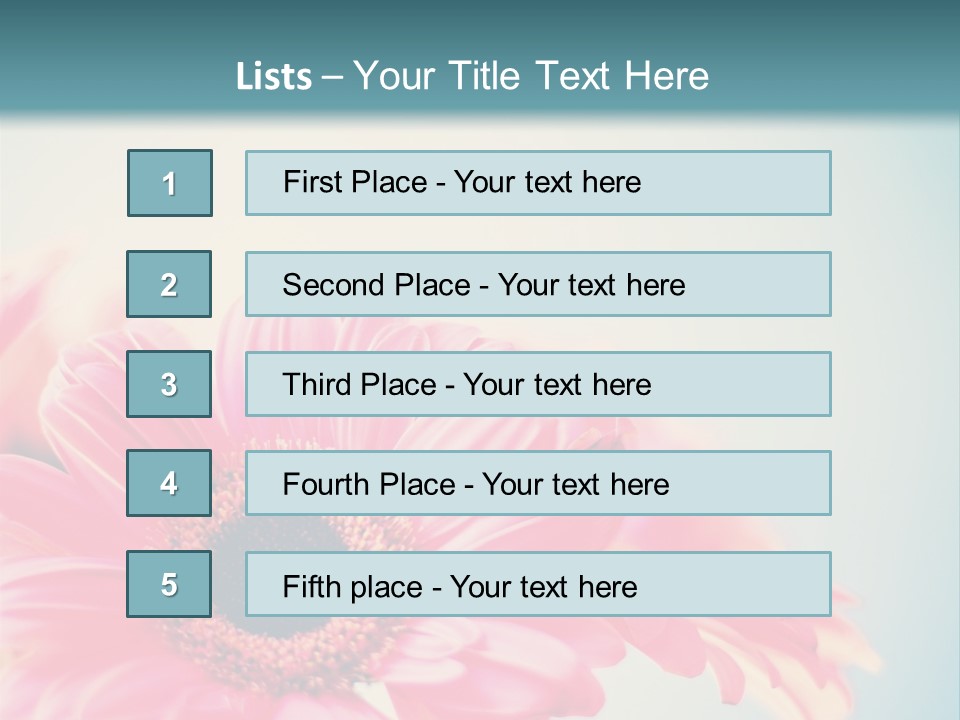Screen dimensions: 960x720
Task: Choose the Second Place text row
Action: click(x=538, y=284)
